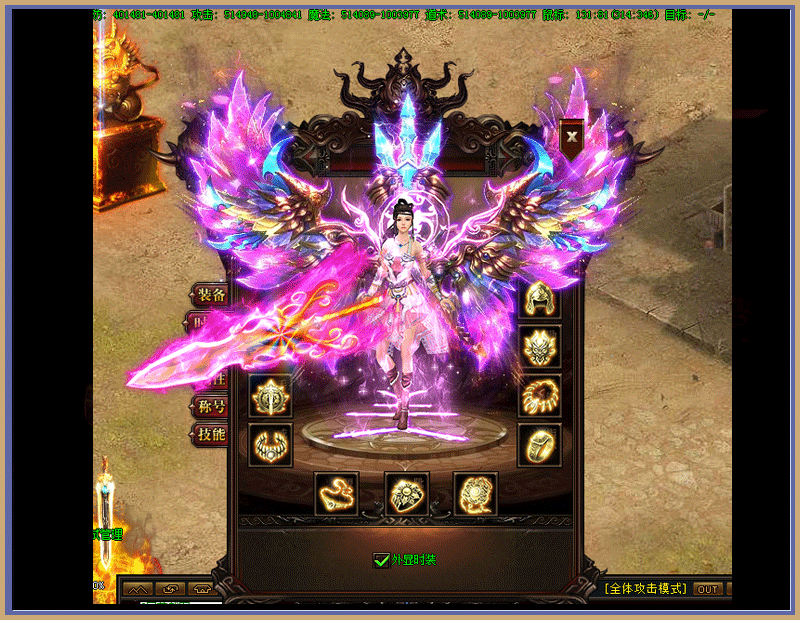The height and width of the screenshot is (620, 800).
Task: Toggle the 外显时装 fashion display checkbox
Action: pyautogui.click(x=380, y=561)
